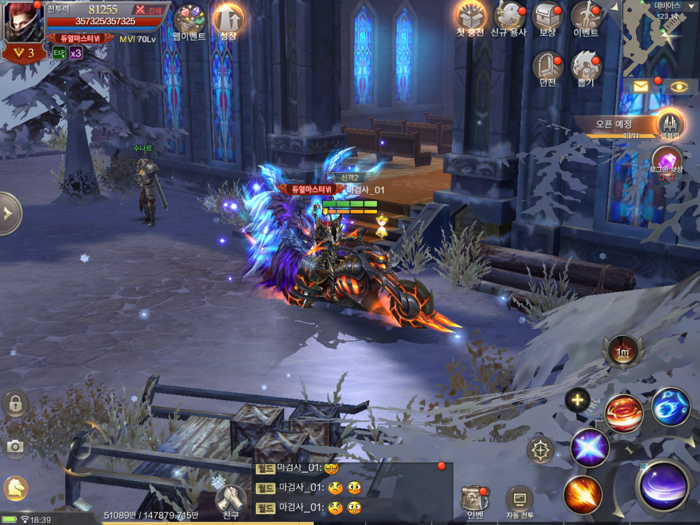Open the 인벤 inventory bag
This screenshot has height=525, width=700.
click(474, 498)
